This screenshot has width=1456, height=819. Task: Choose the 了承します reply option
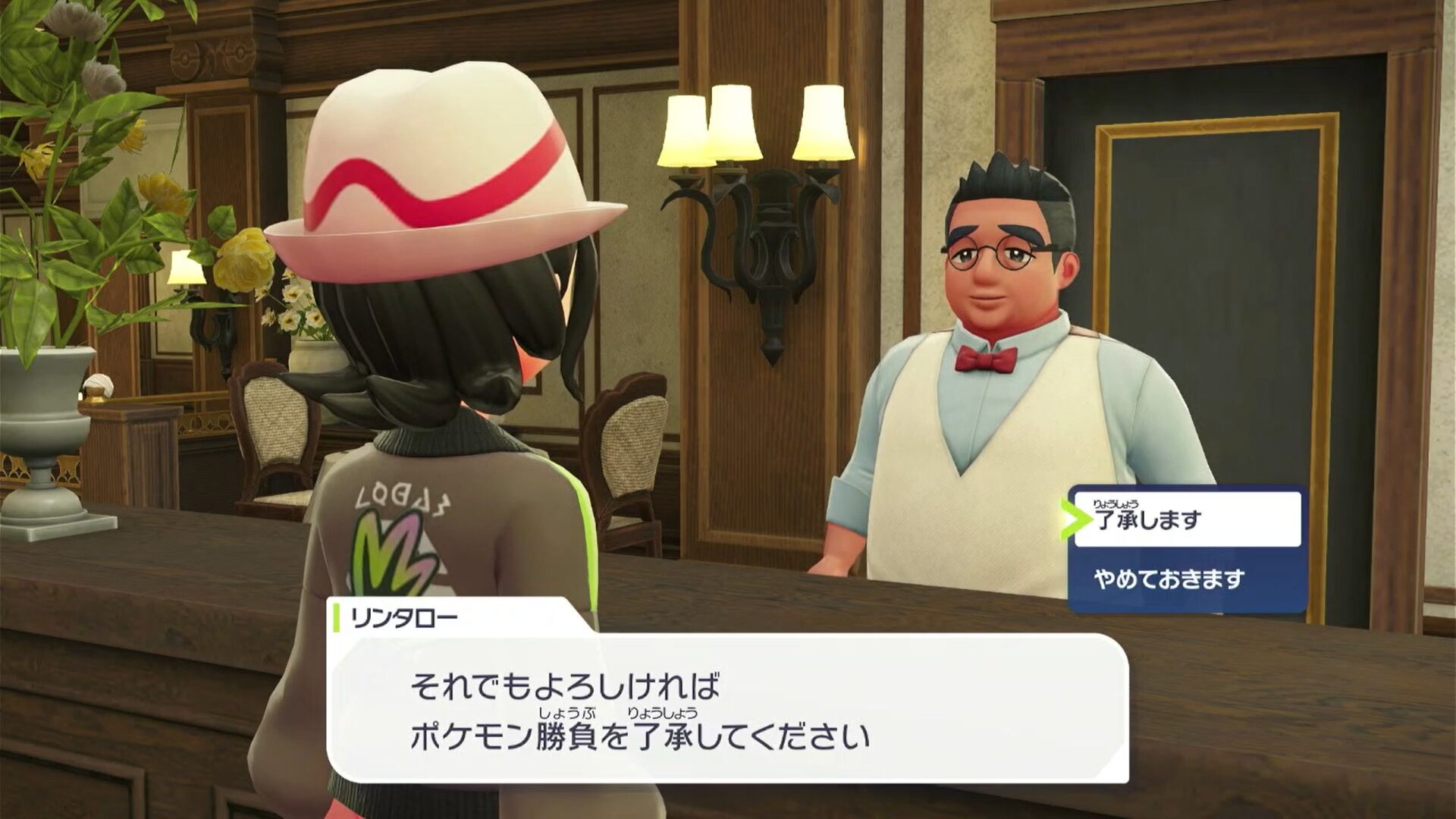(1187, 519)
